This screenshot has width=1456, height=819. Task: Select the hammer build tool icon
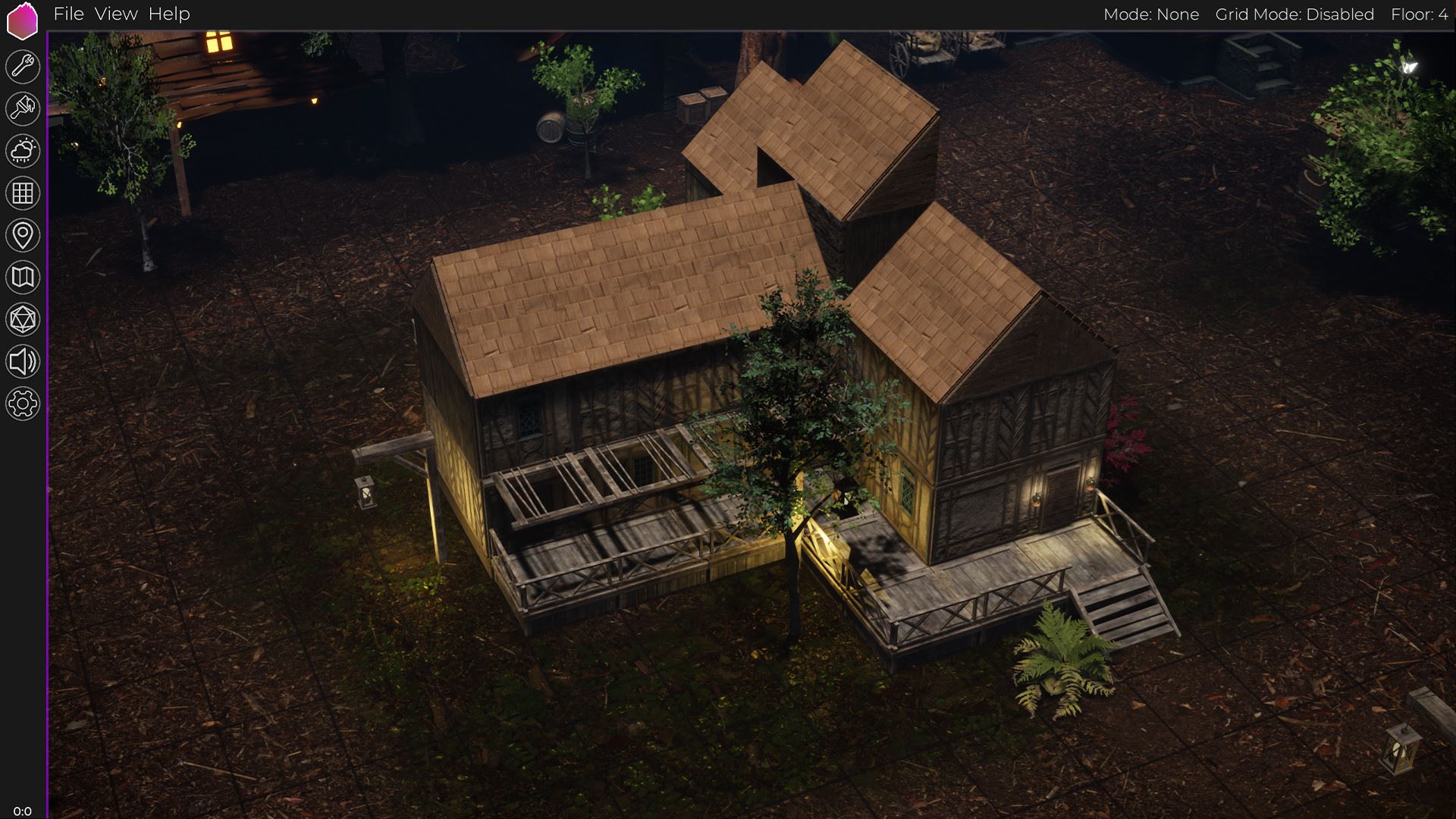[23, 108]
